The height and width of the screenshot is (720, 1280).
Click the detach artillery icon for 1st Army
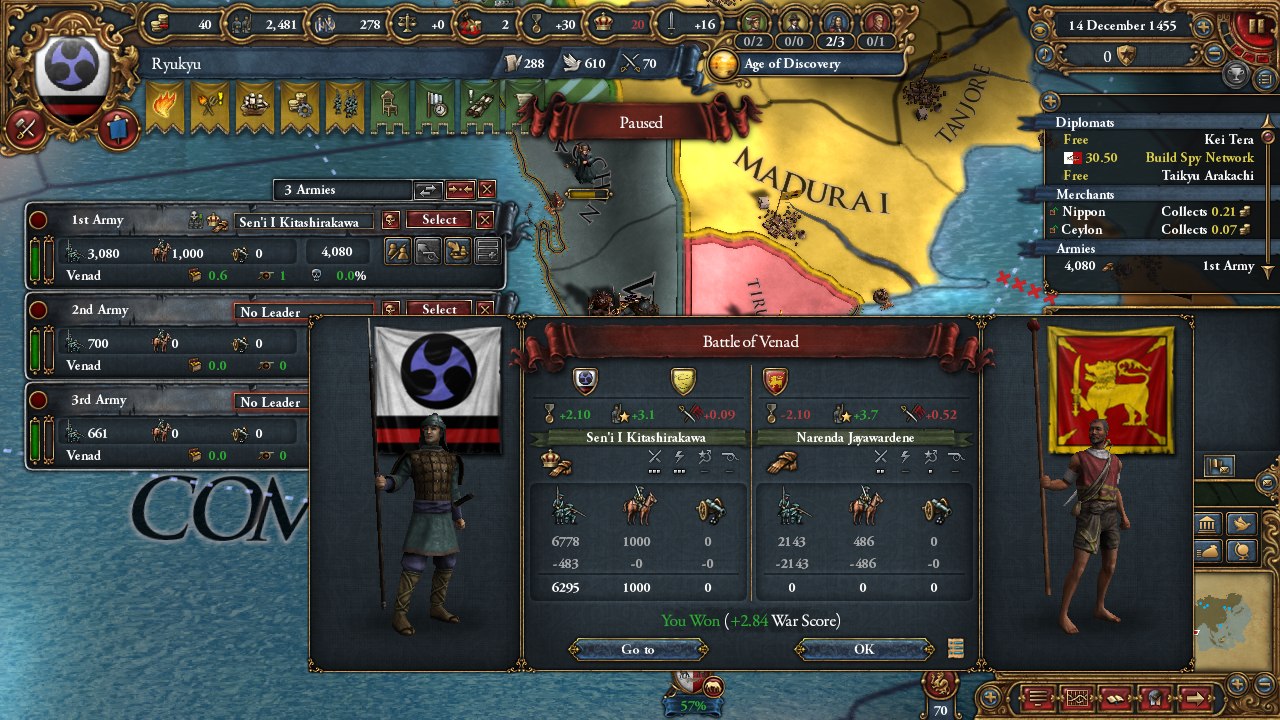tap(428, 251)
